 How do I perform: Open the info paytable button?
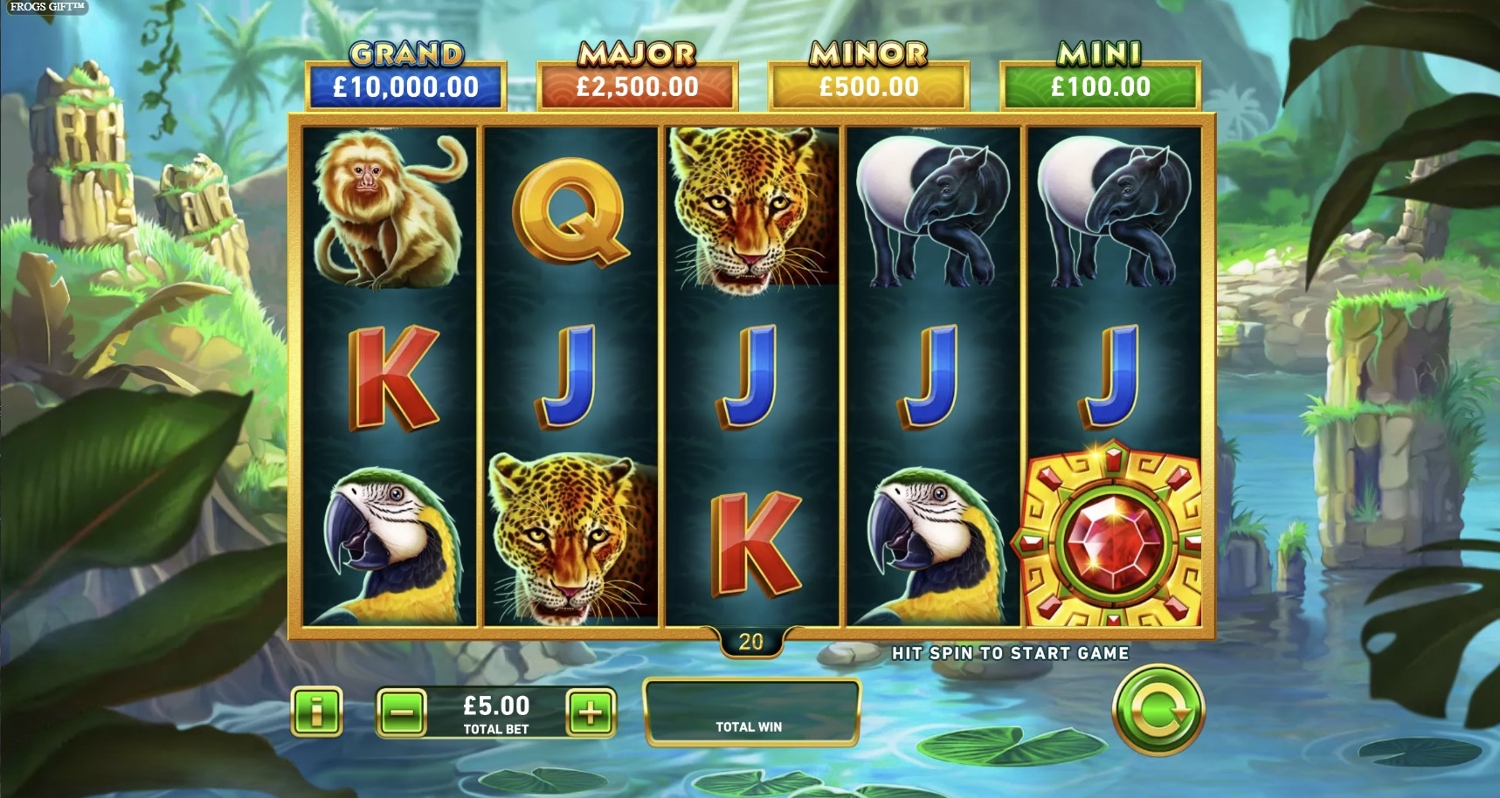[x=316, y=712]
